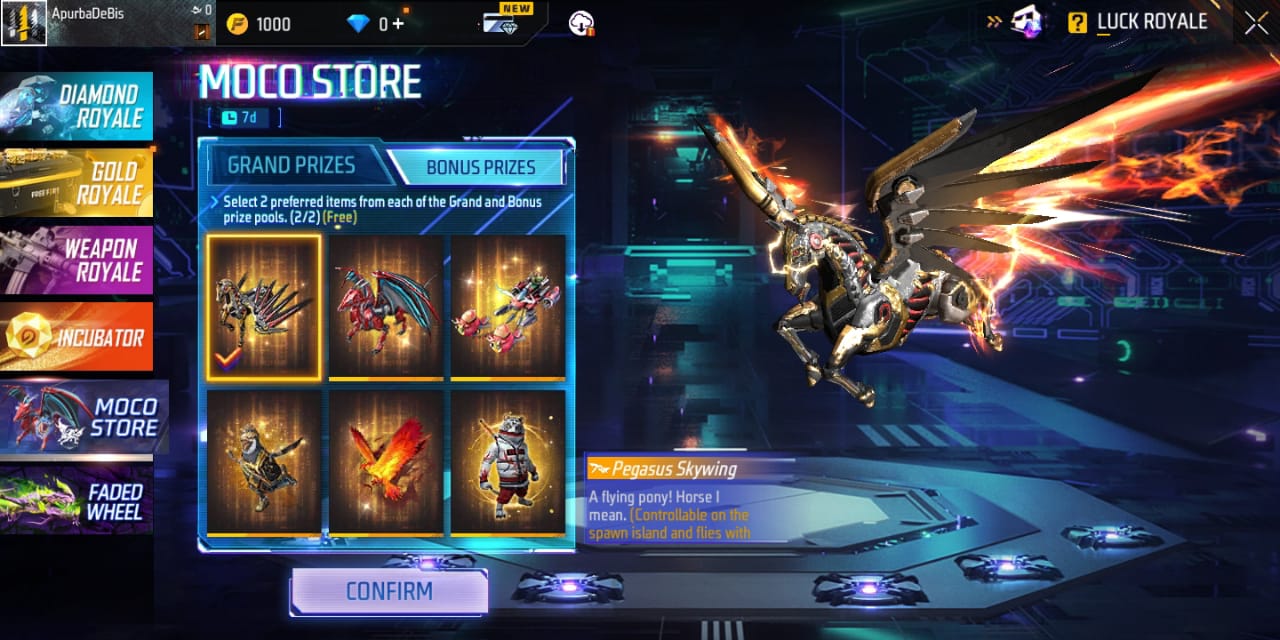Confirm the selected prize choices
The height and width of the screenshot is (640, 1280).
pos(389,591)
